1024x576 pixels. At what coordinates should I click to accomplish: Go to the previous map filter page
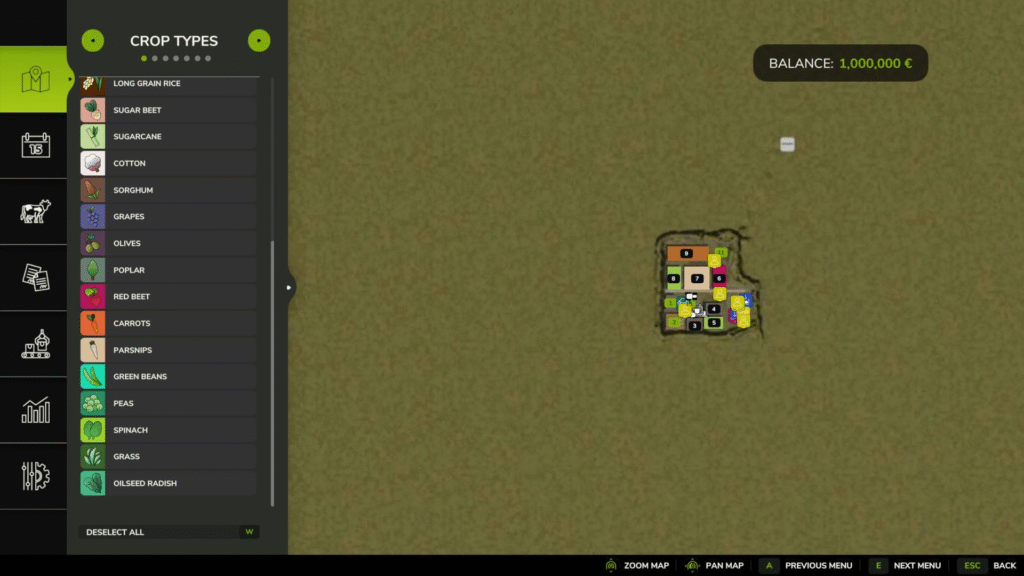point(92,41)
